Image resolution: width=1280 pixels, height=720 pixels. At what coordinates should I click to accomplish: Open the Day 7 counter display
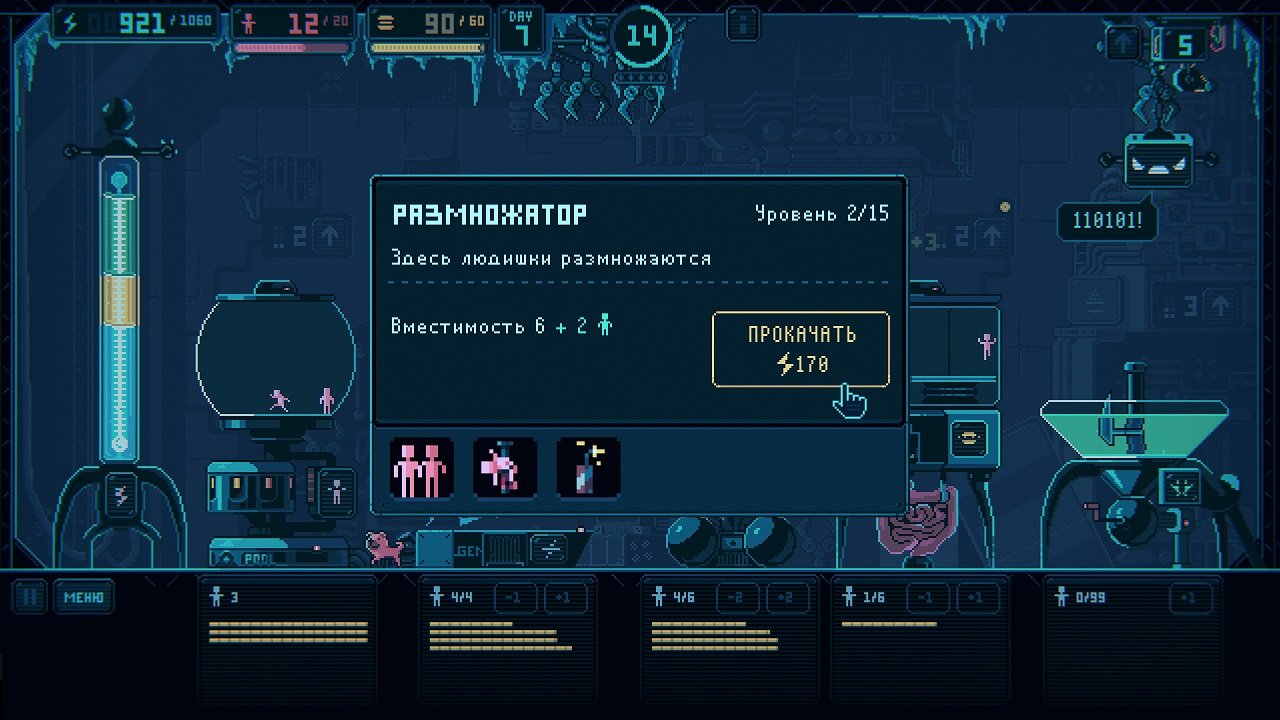pyautogui.click(x=520, y=27)
